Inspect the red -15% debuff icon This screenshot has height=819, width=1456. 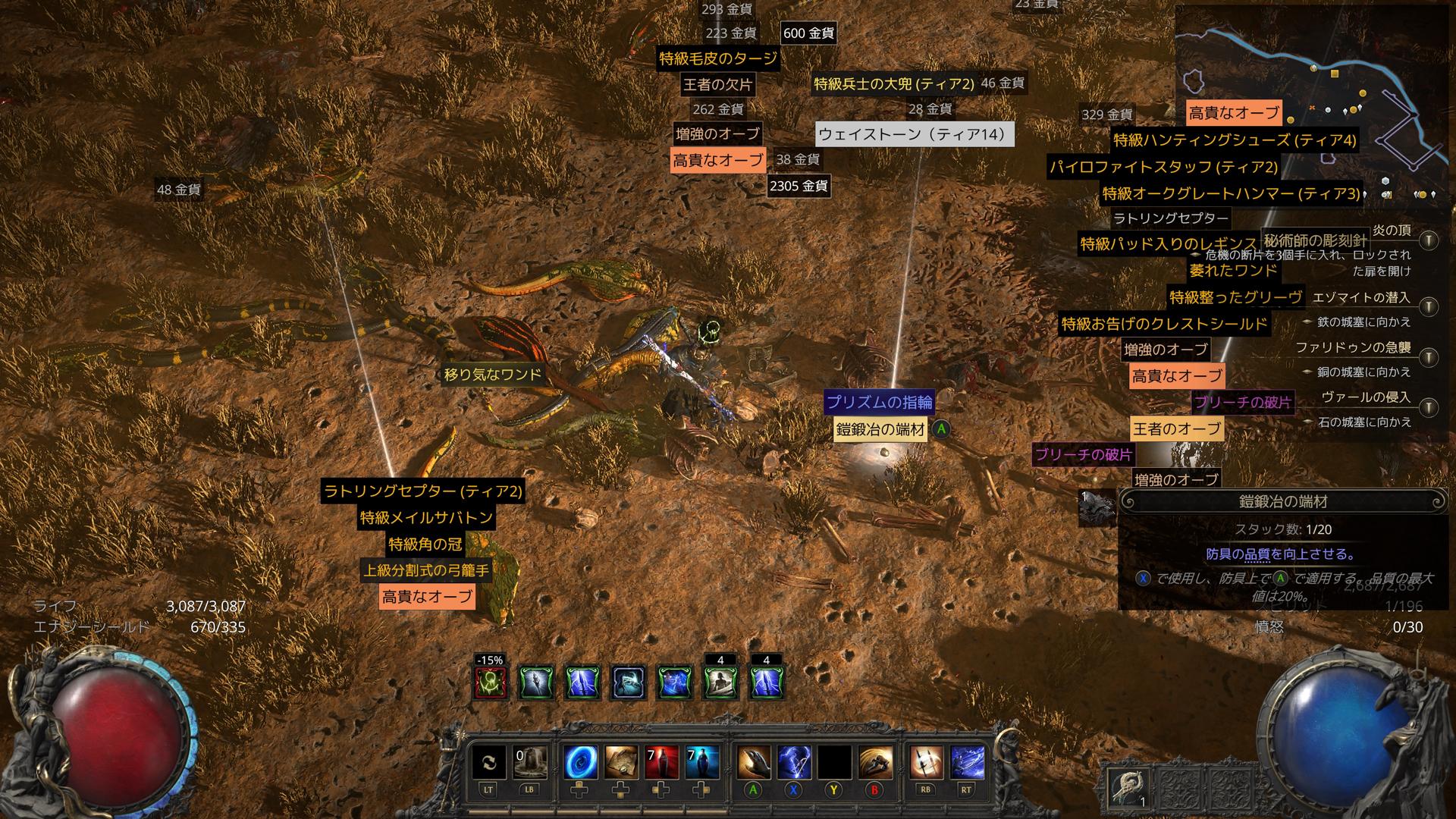point(489,682)
